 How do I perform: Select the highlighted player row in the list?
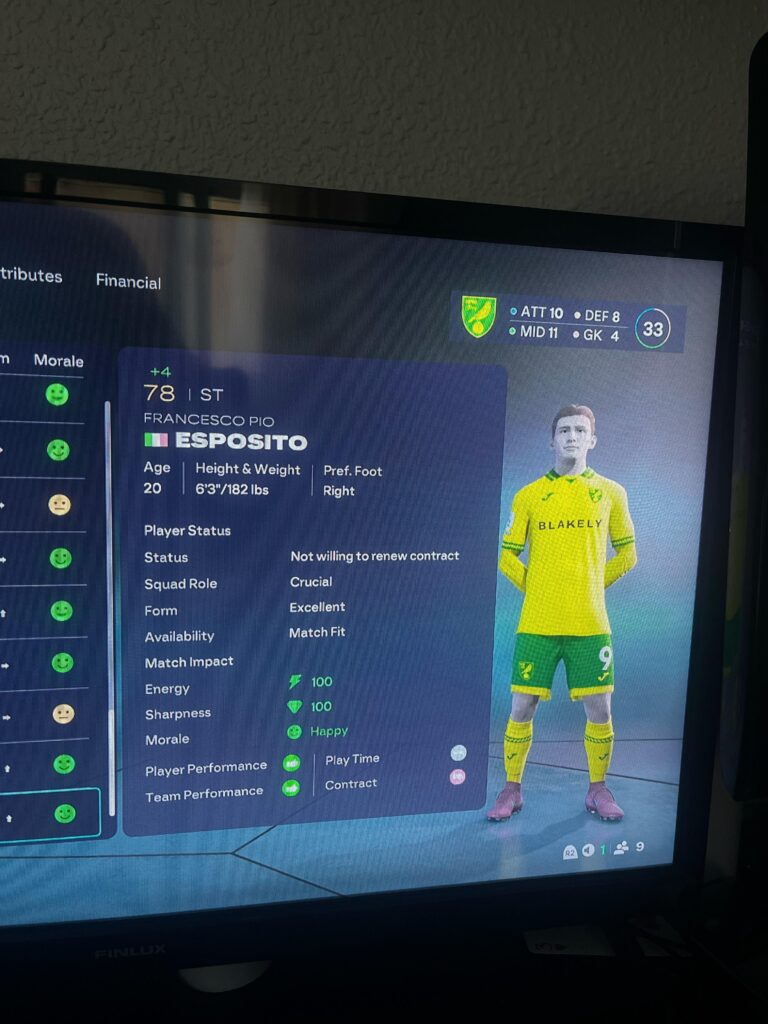(48, 815)
